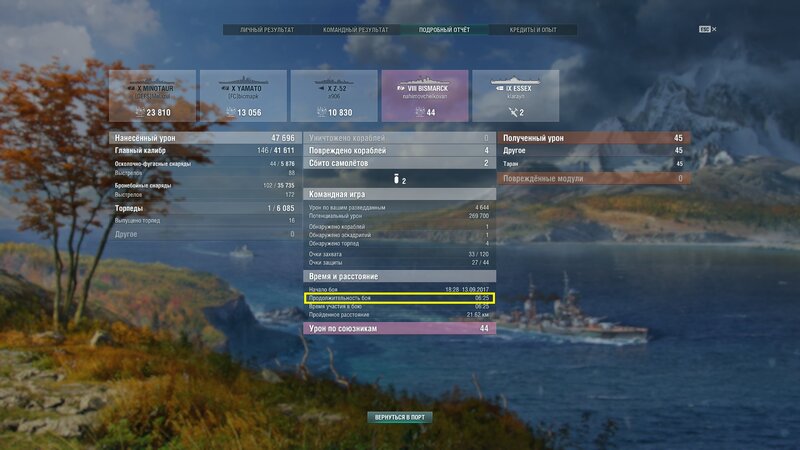Close the battle report with the X
Screen dimensions: 800x450
click(714, 30)
